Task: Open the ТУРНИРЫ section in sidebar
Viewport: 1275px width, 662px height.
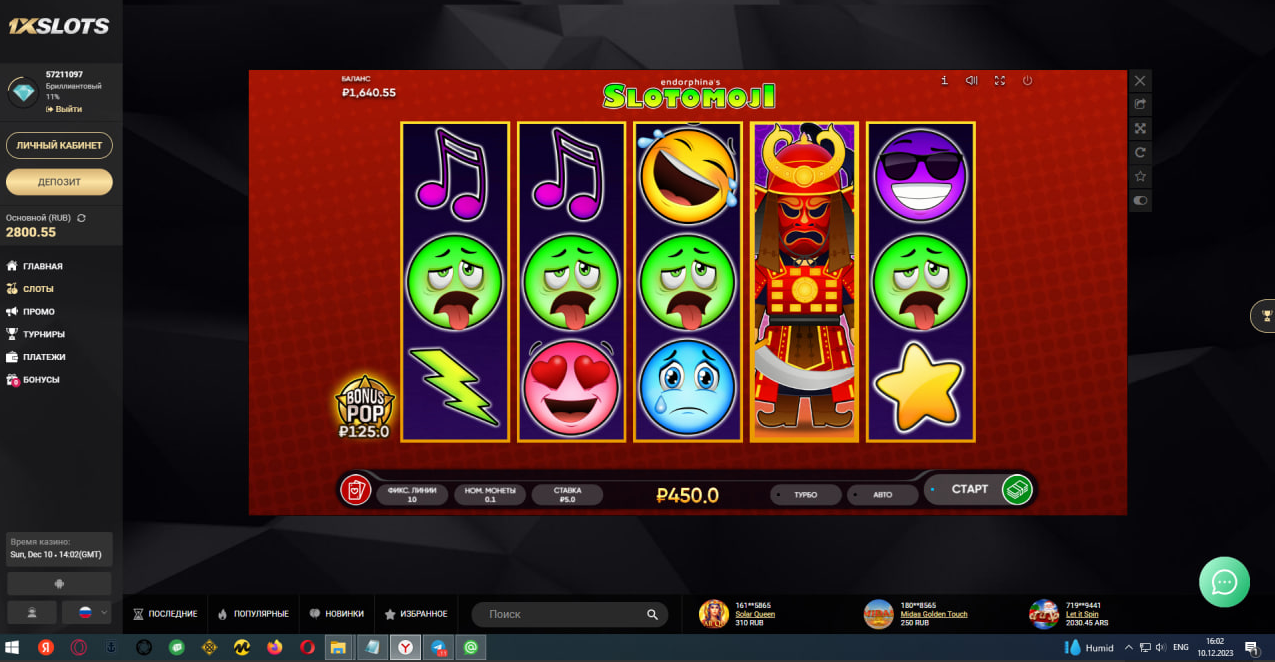Action: coord(44,334)
